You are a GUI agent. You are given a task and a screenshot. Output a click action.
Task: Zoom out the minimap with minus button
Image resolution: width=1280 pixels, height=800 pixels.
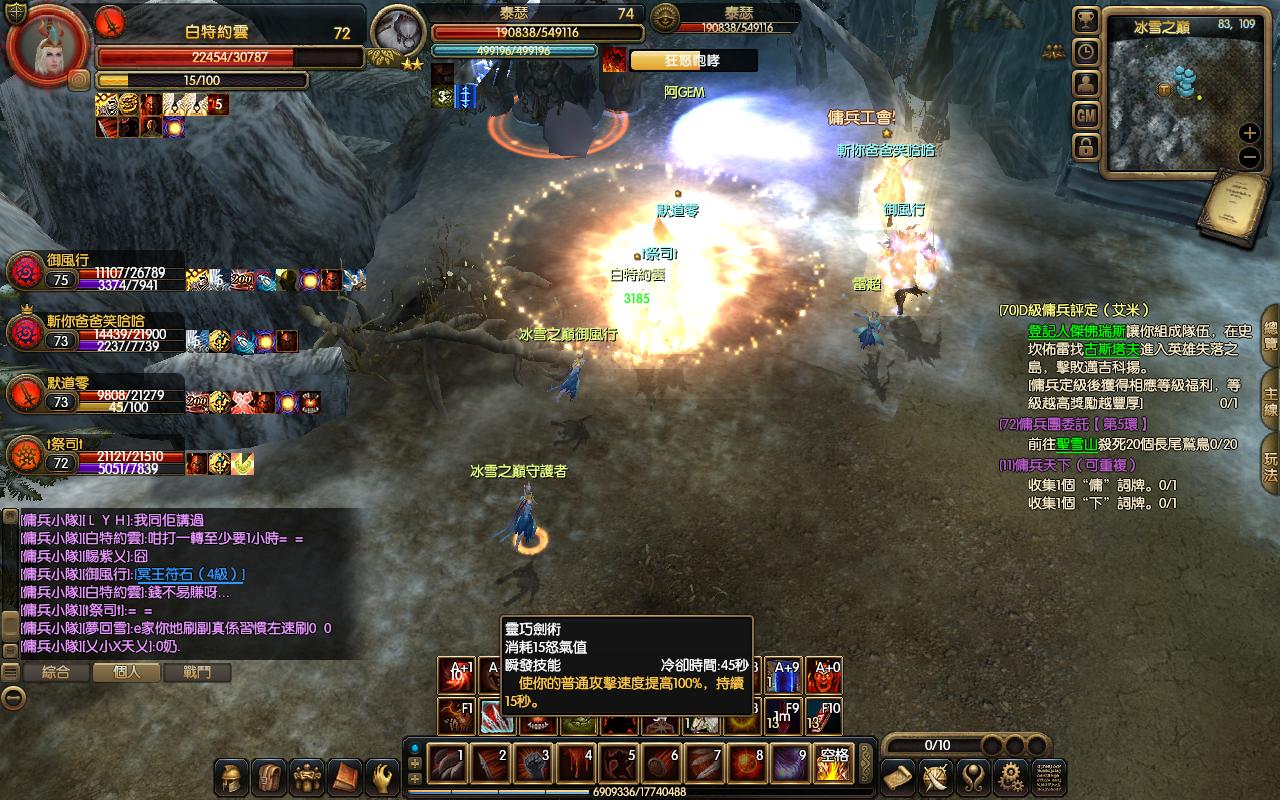coord(1249,157)
